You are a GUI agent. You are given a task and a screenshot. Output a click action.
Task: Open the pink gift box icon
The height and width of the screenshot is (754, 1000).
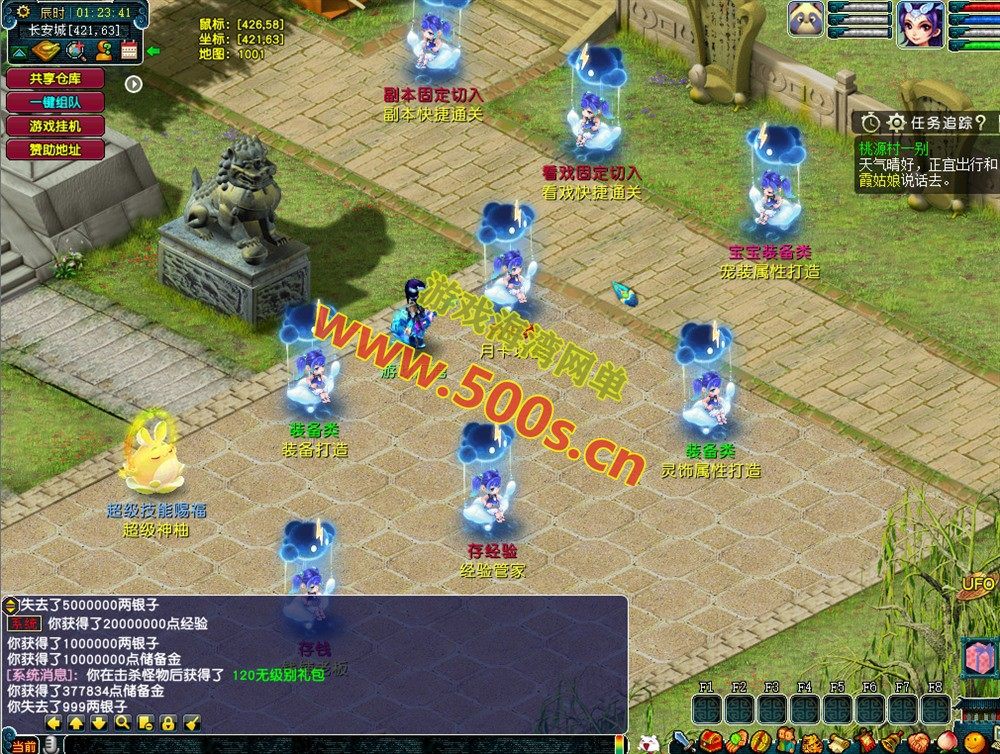tap(977, 658)
